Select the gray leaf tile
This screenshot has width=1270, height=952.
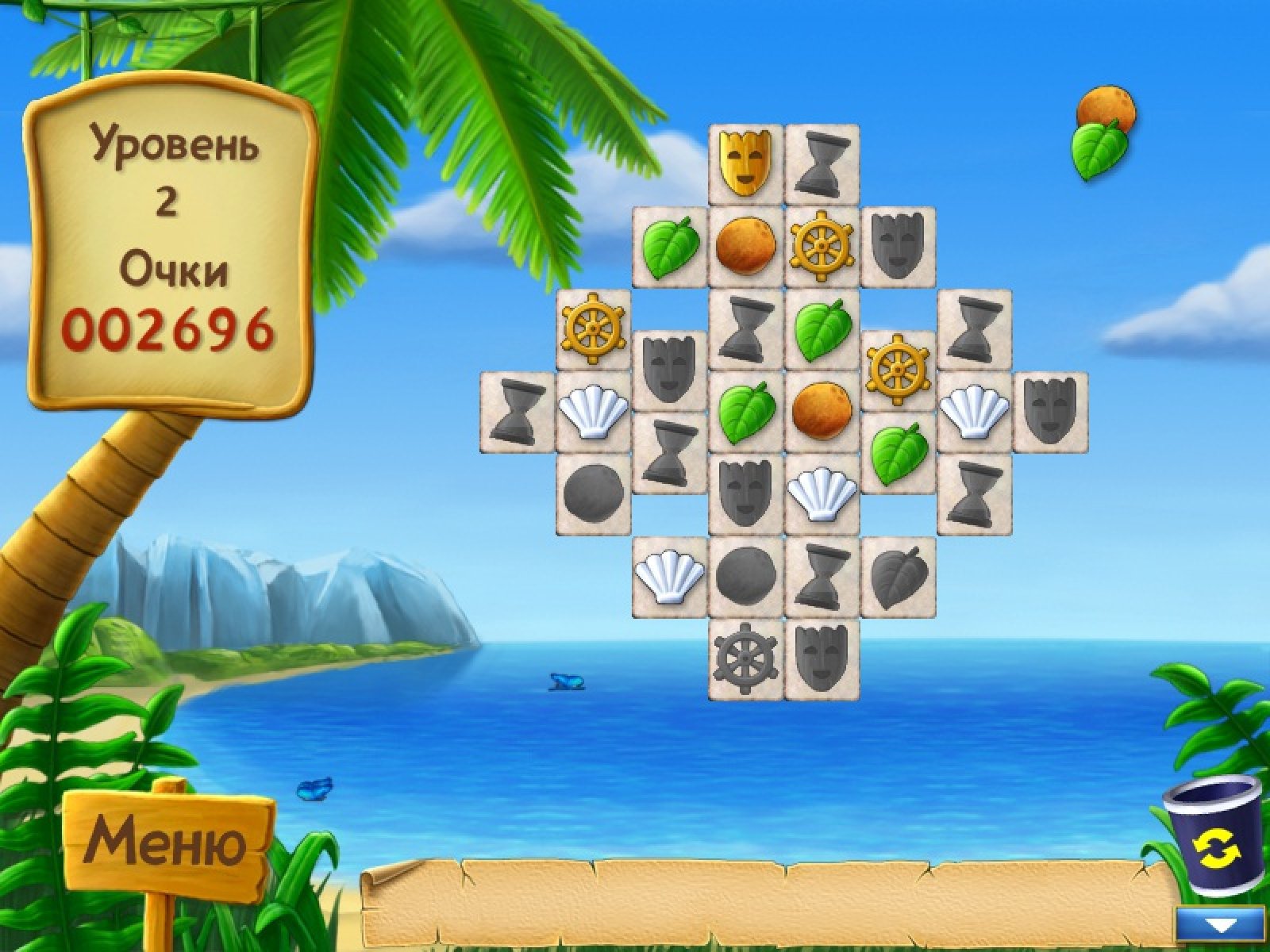pos(898,577)
